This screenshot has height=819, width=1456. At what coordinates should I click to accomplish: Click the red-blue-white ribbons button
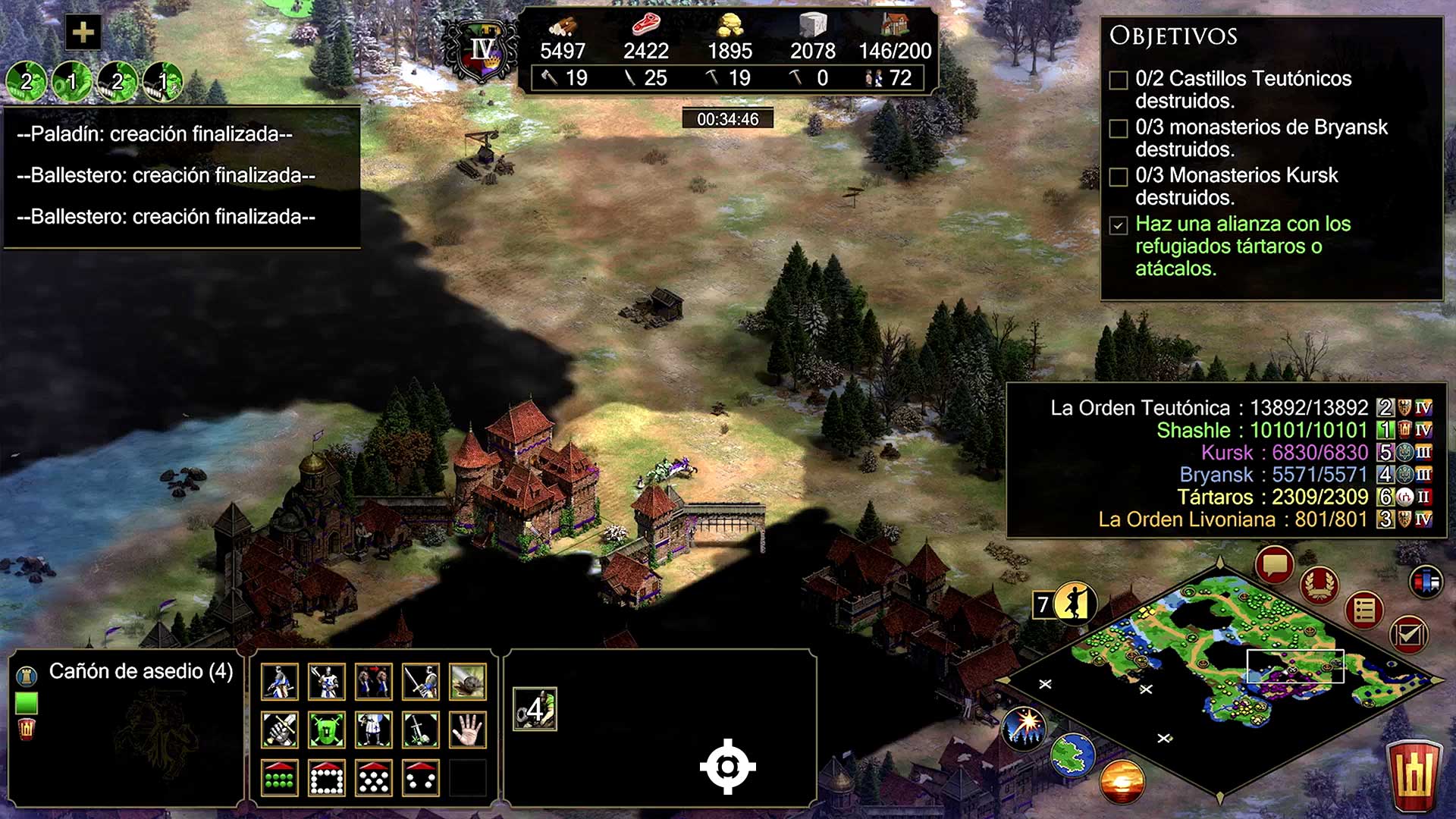coord(1426,582)
